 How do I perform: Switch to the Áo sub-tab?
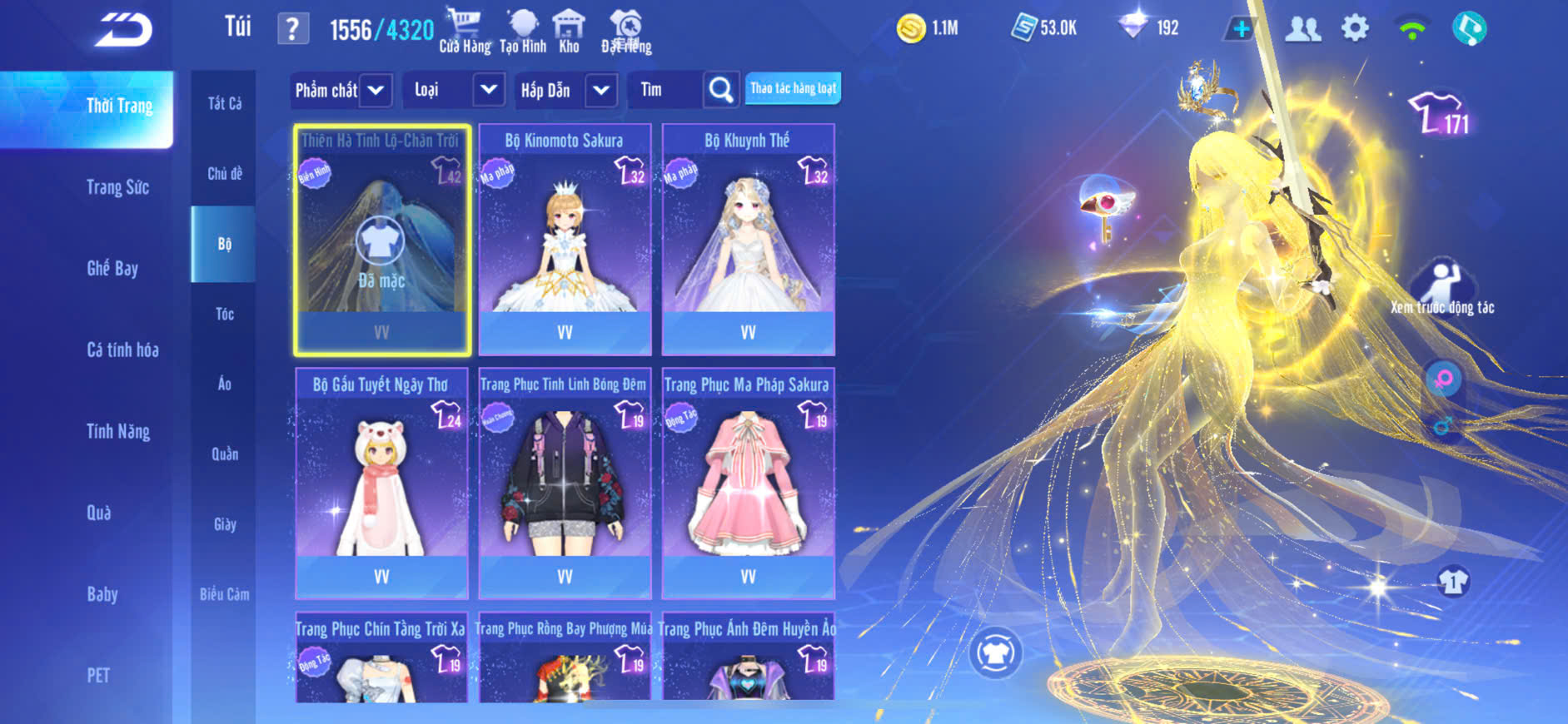pyautogui.click(x=224, y=384)
